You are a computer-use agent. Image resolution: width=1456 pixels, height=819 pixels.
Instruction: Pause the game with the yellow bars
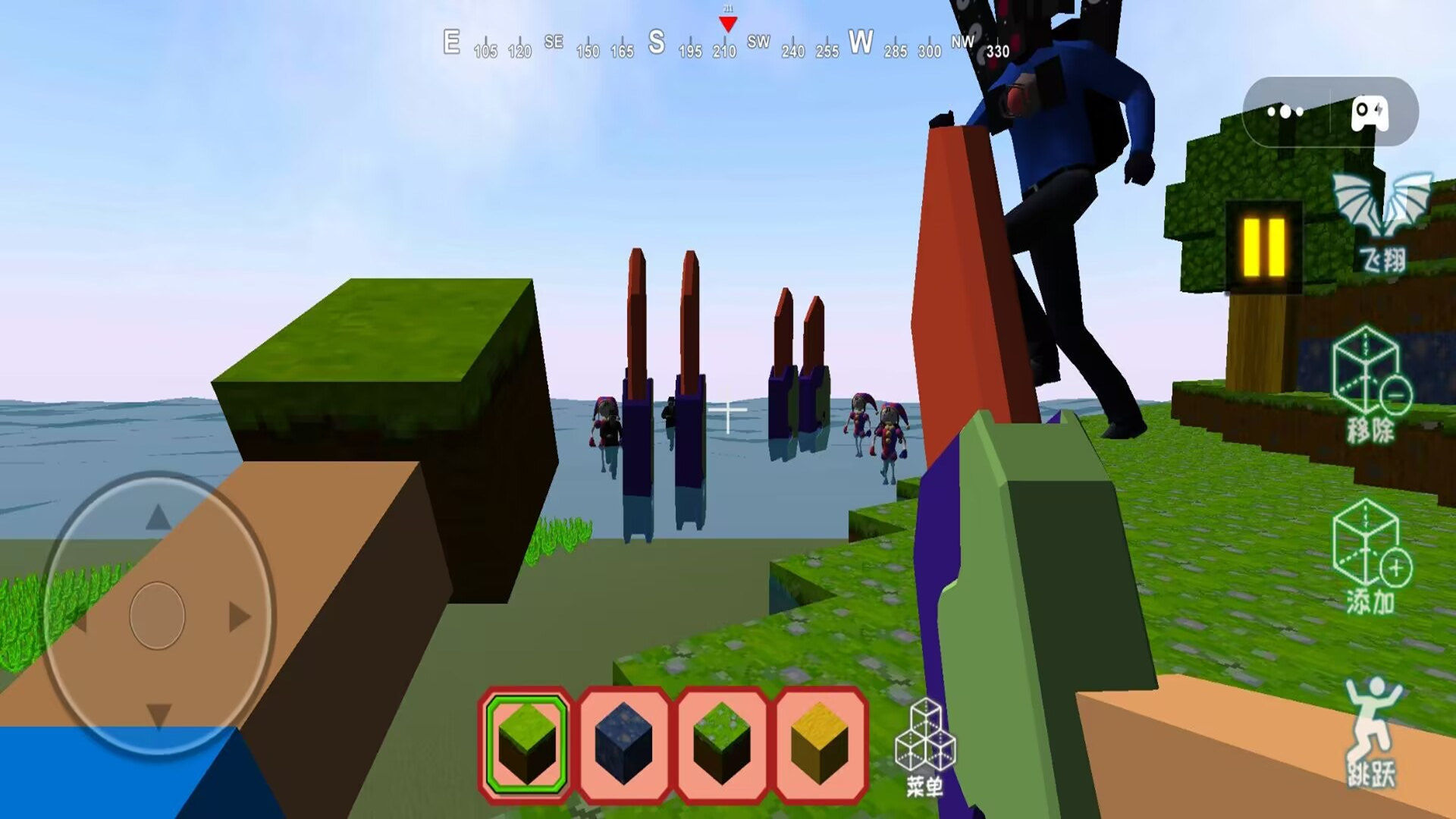(x=1263, y=247)
